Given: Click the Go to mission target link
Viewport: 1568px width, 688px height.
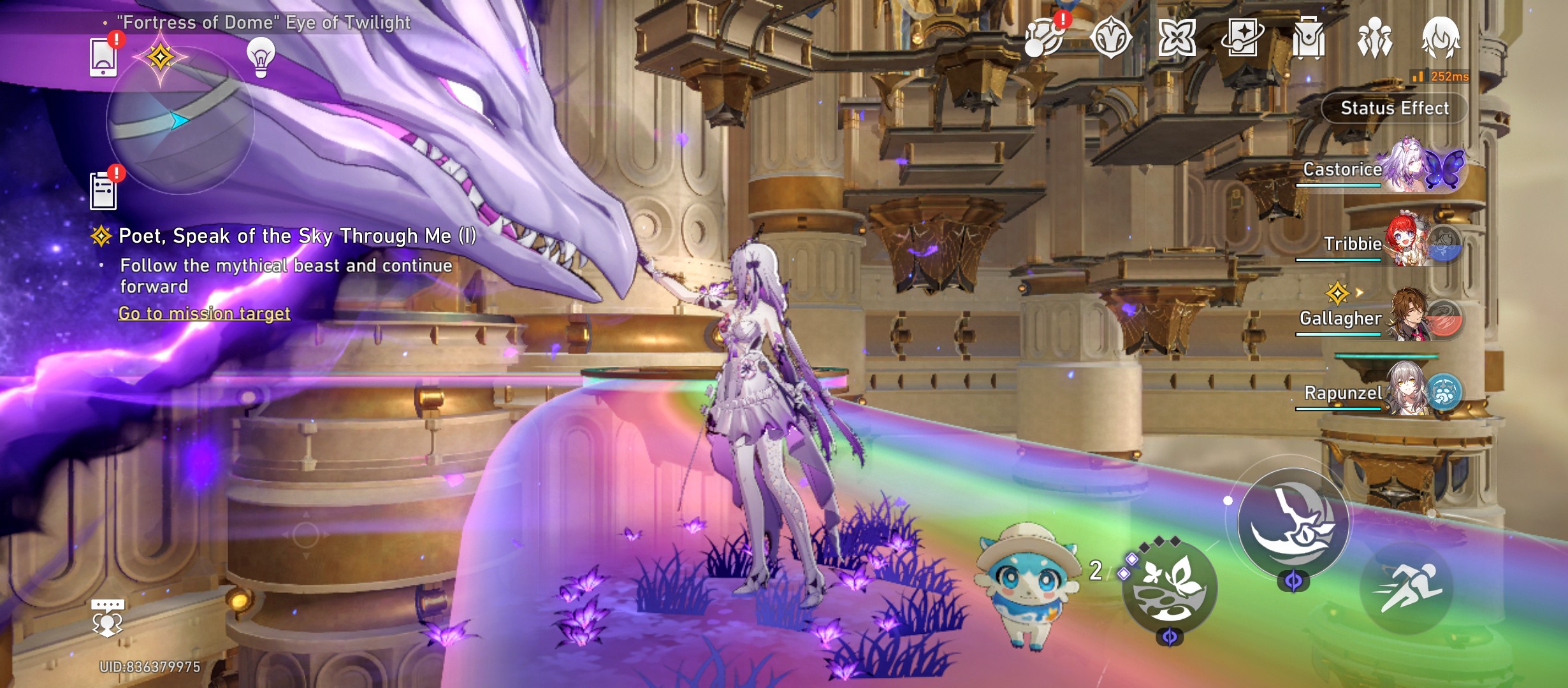Looking at the screenshot, I should pos(204,313).
